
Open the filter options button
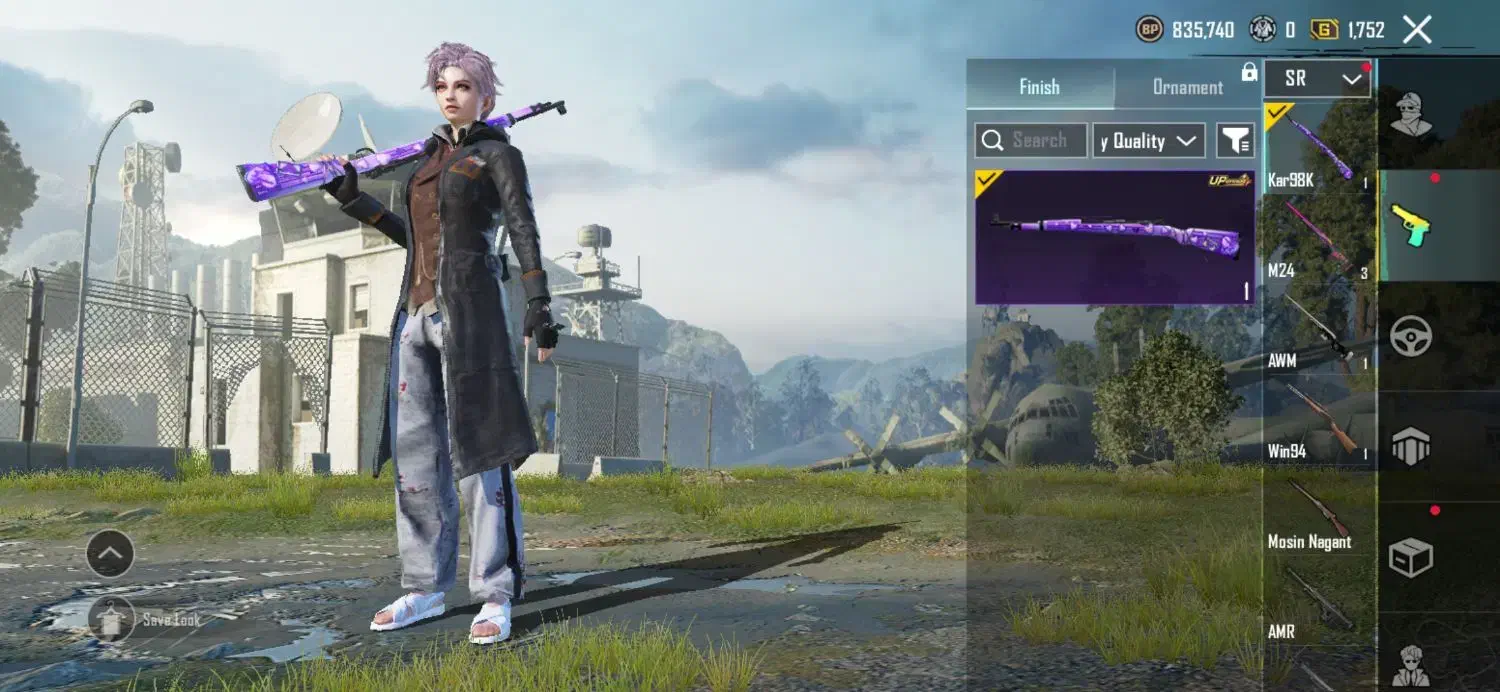coord(1235,141)
